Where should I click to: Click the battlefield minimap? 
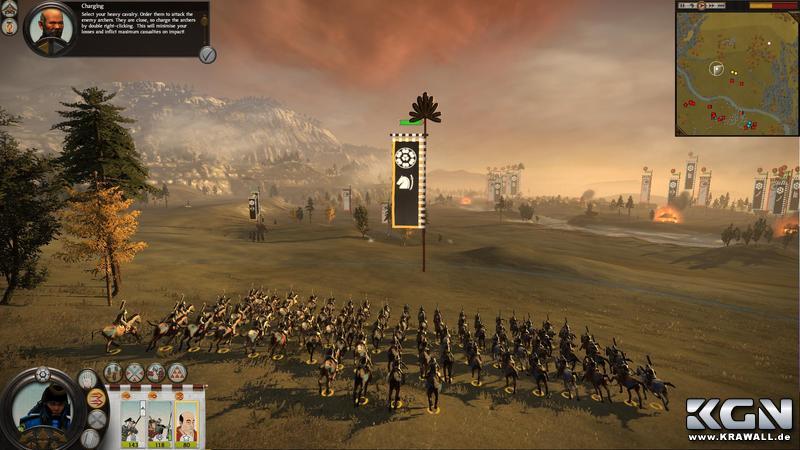[x=736, y=74]
